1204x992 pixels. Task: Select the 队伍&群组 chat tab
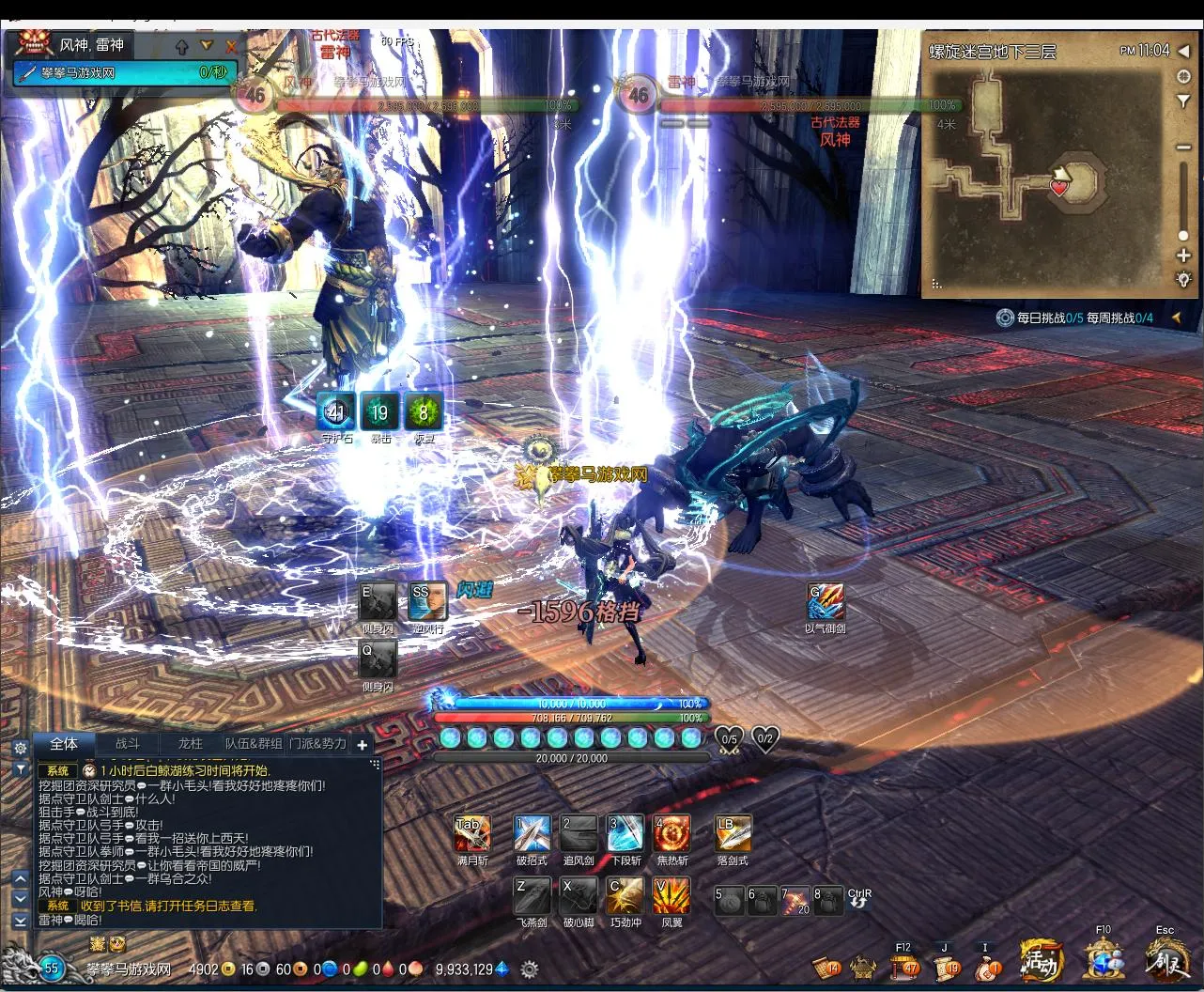coord(254,744)
